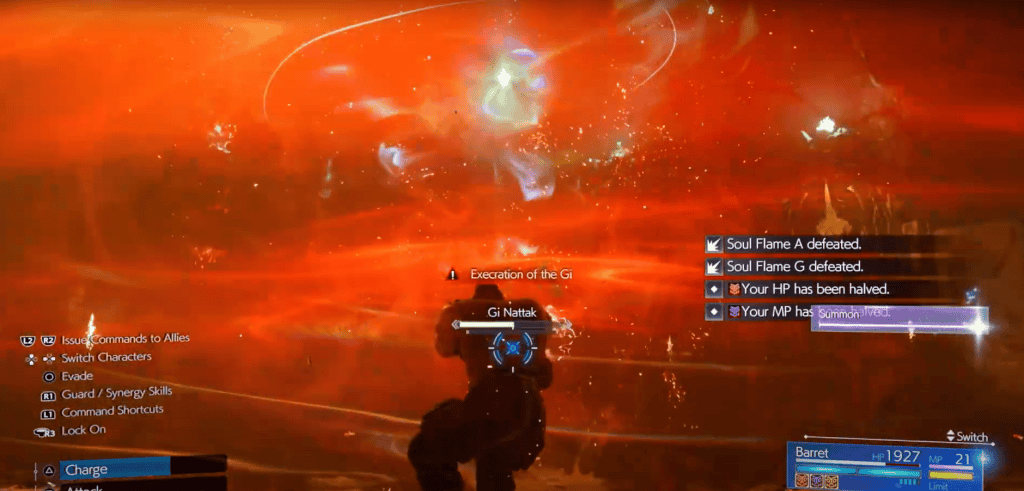Click the lock-on target marker on Gi Nattak
The height and width of the screenshot is (491, 1024).
(x=514, y=347)
